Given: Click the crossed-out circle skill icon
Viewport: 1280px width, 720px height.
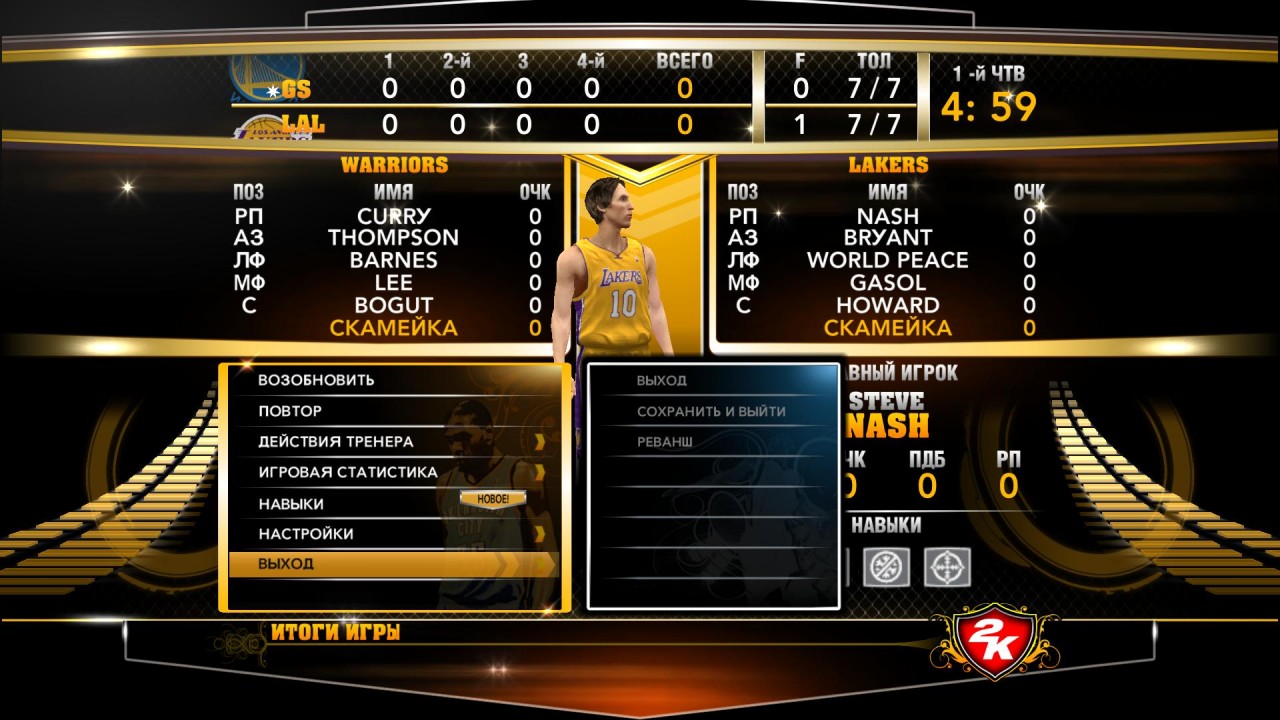Looking at the screenshot, I should click(x=887, y=567).
